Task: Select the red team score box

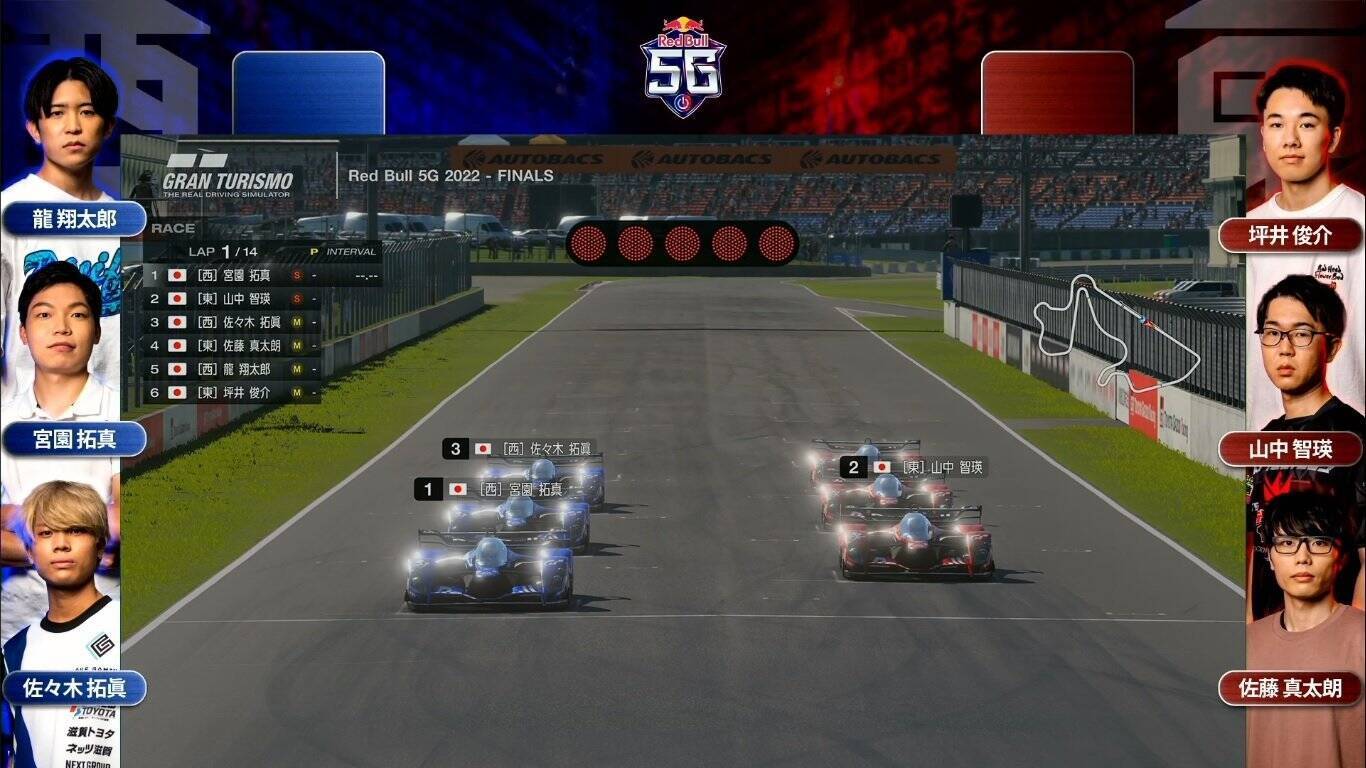Action: [x=1057, y=93]
